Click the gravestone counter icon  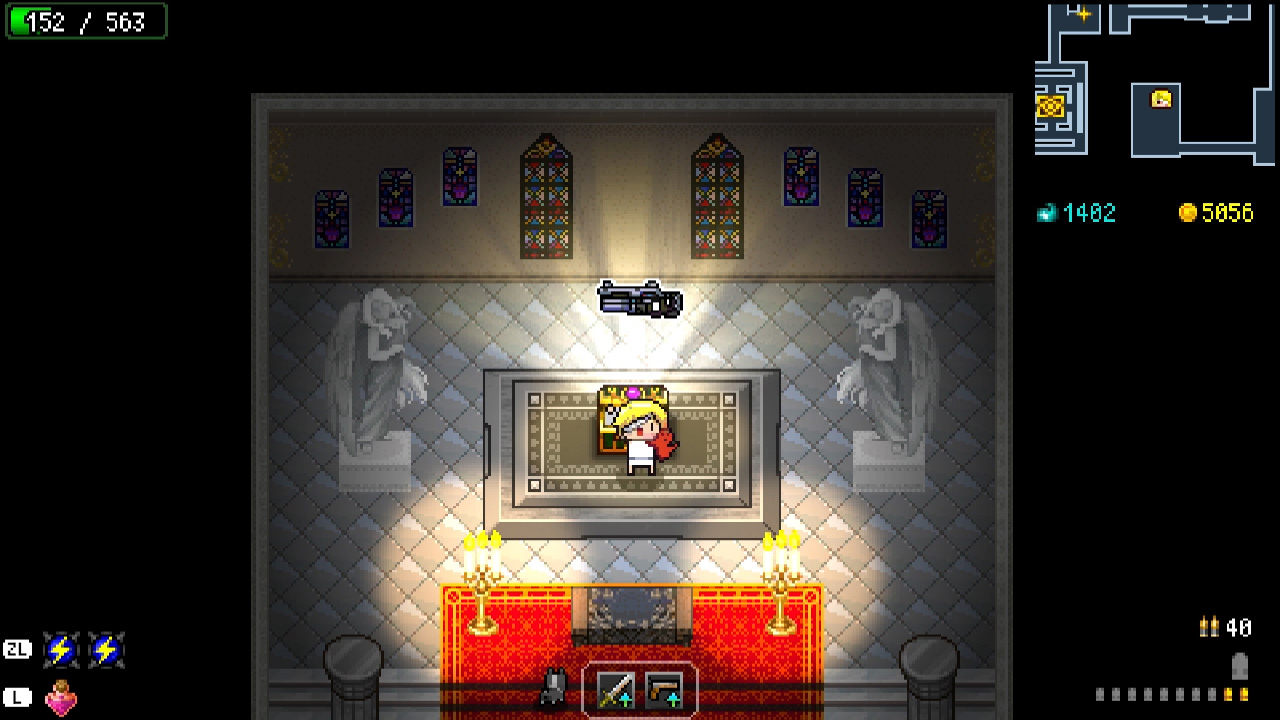click(1240, 666)
